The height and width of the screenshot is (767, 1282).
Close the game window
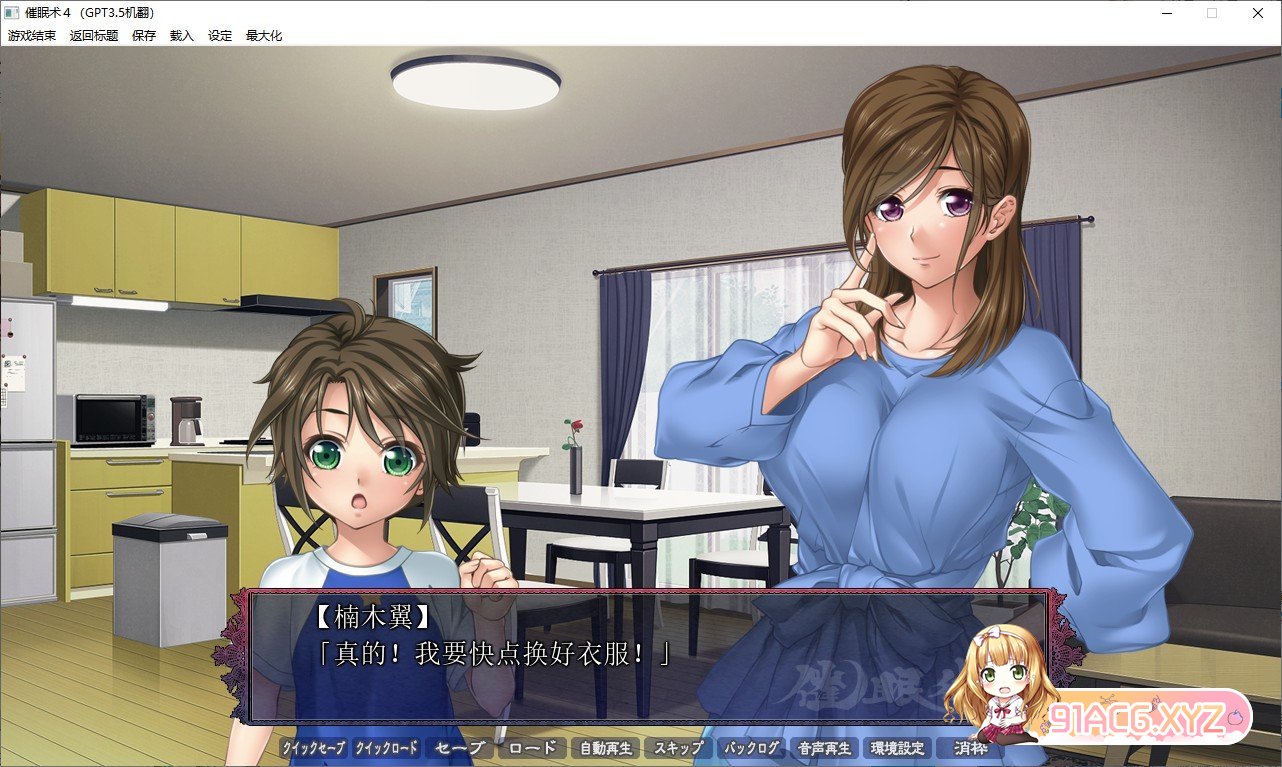click(1257, 12)
